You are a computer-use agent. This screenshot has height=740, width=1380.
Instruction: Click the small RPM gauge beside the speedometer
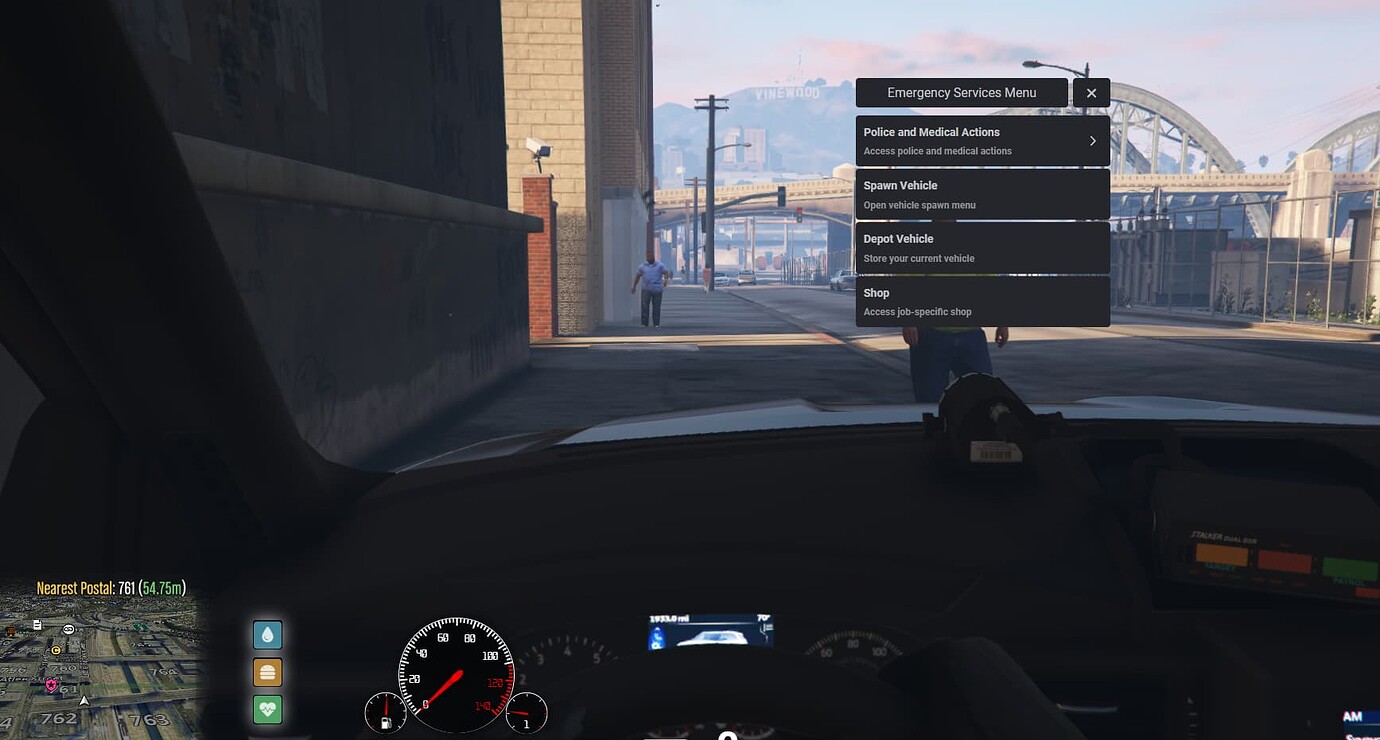coord(527,713)
